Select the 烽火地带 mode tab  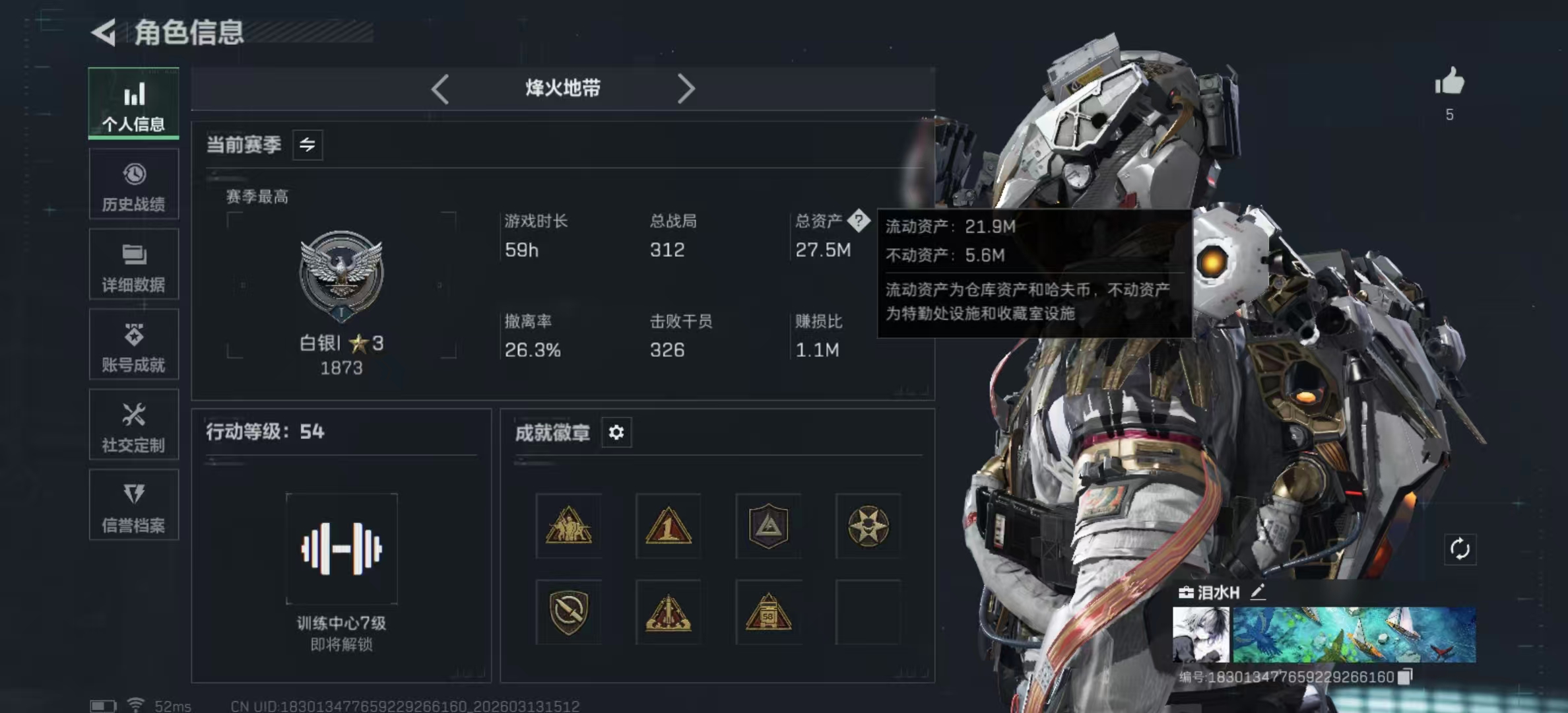pos(562,88)
